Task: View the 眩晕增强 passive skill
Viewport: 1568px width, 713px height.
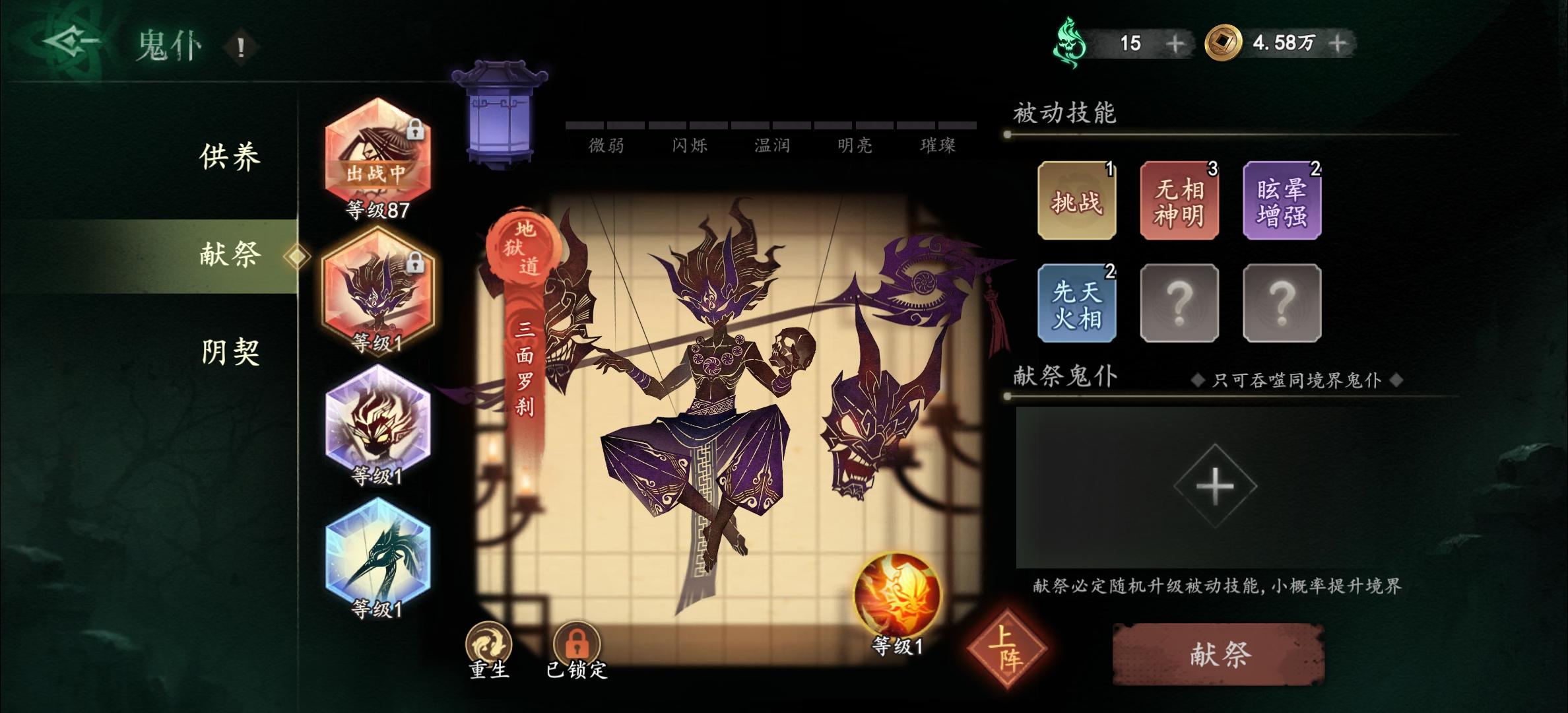Action: click(1282, 198)
